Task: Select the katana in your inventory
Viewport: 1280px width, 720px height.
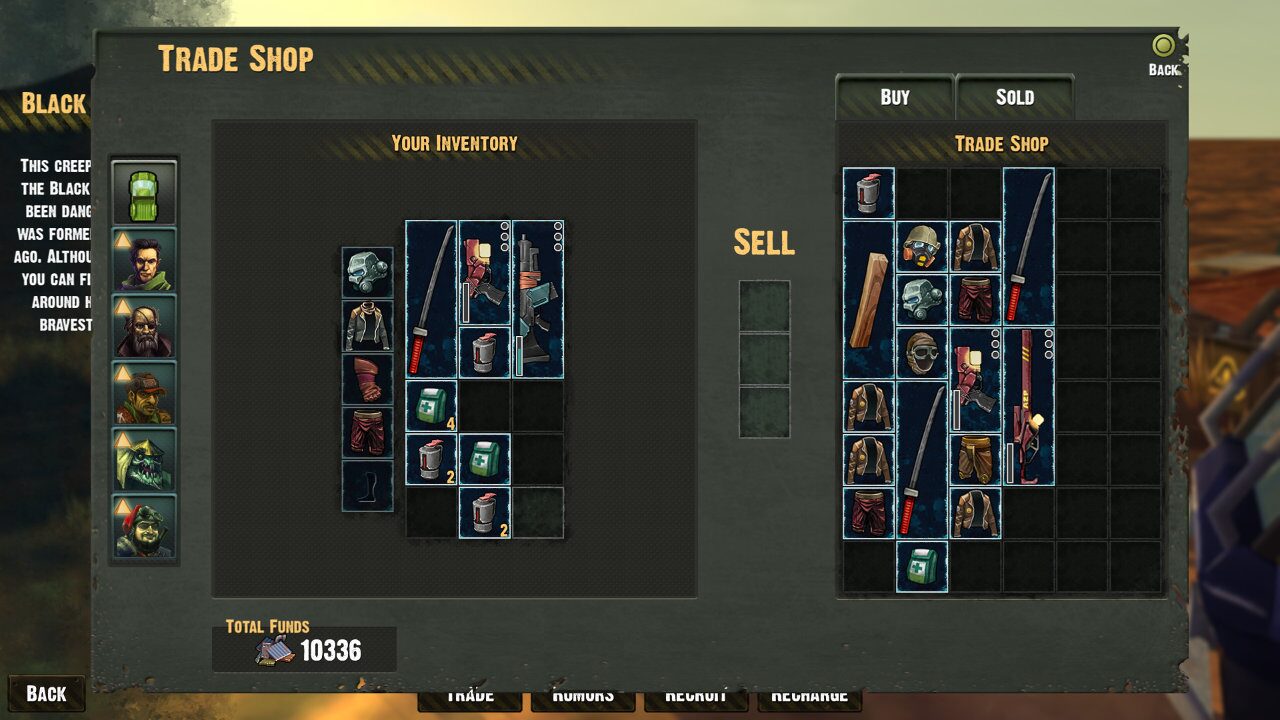Action: click(x=431, y=300)
